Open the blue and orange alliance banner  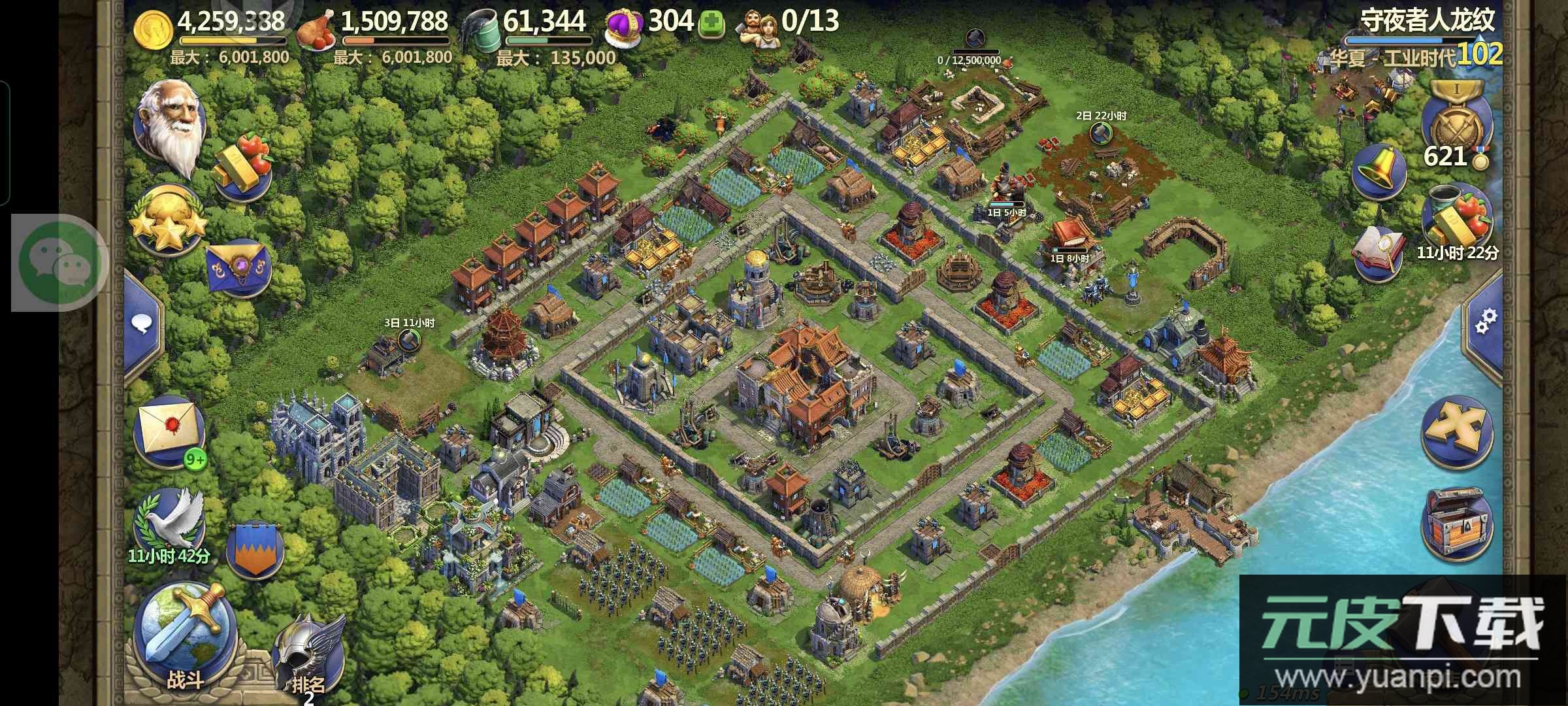[x=255, y=549]
